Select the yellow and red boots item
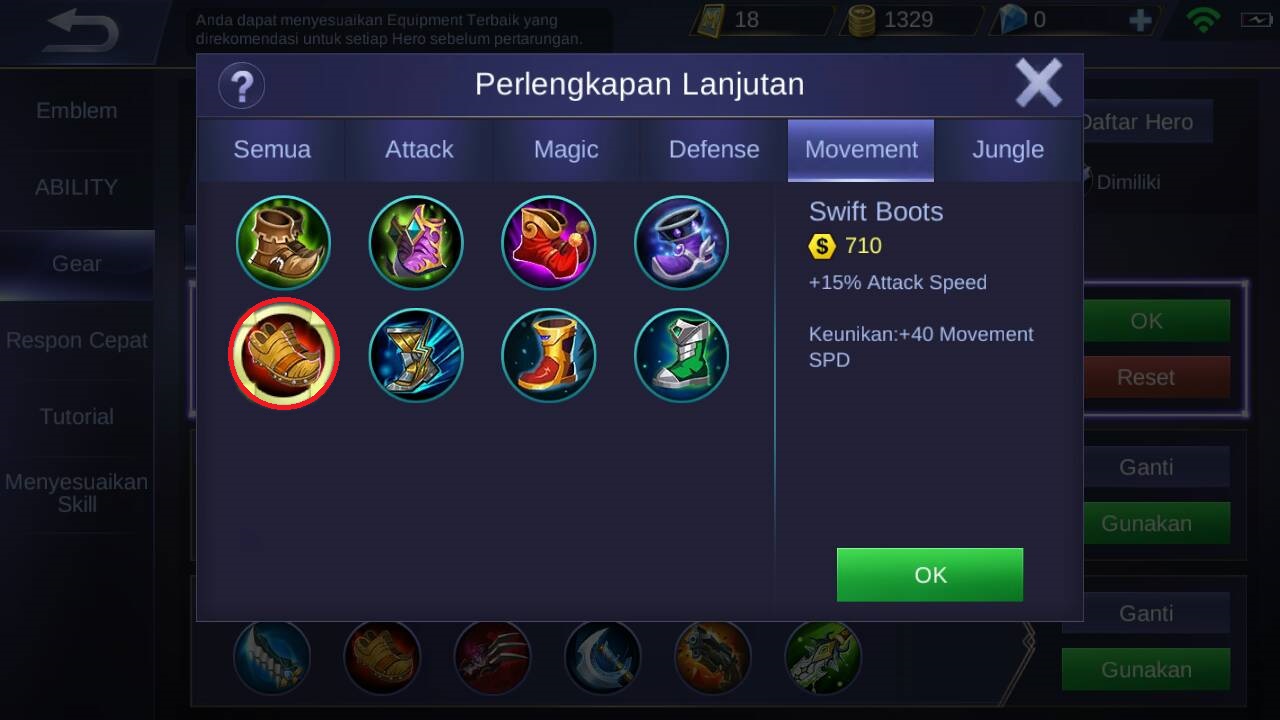This screenshot has height=720, width=1280. 548,354
